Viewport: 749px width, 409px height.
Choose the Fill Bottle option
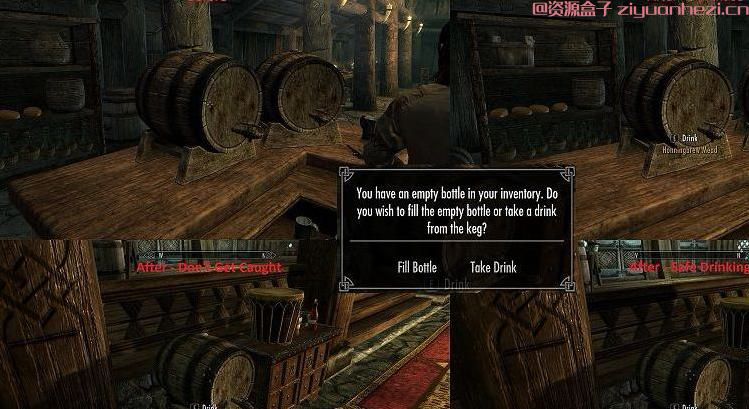pyautogui.click(x=417, y=267)
